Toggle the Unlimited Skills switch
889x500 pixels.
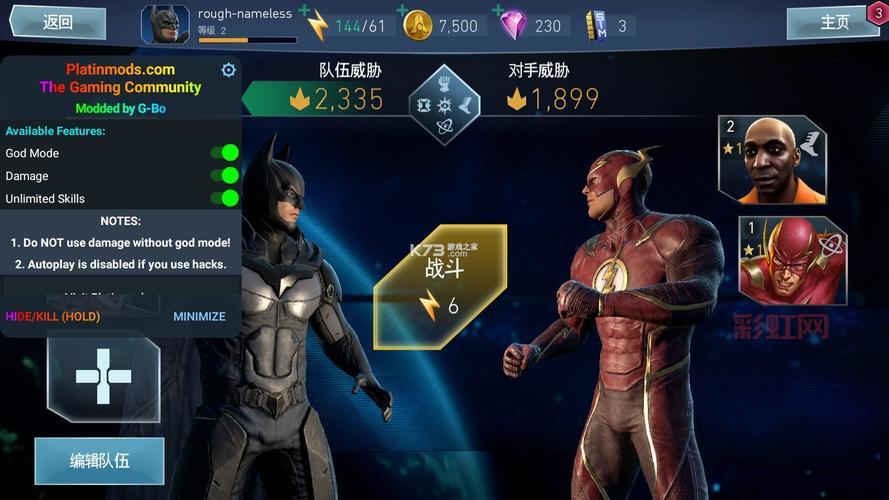pos(225,198)
